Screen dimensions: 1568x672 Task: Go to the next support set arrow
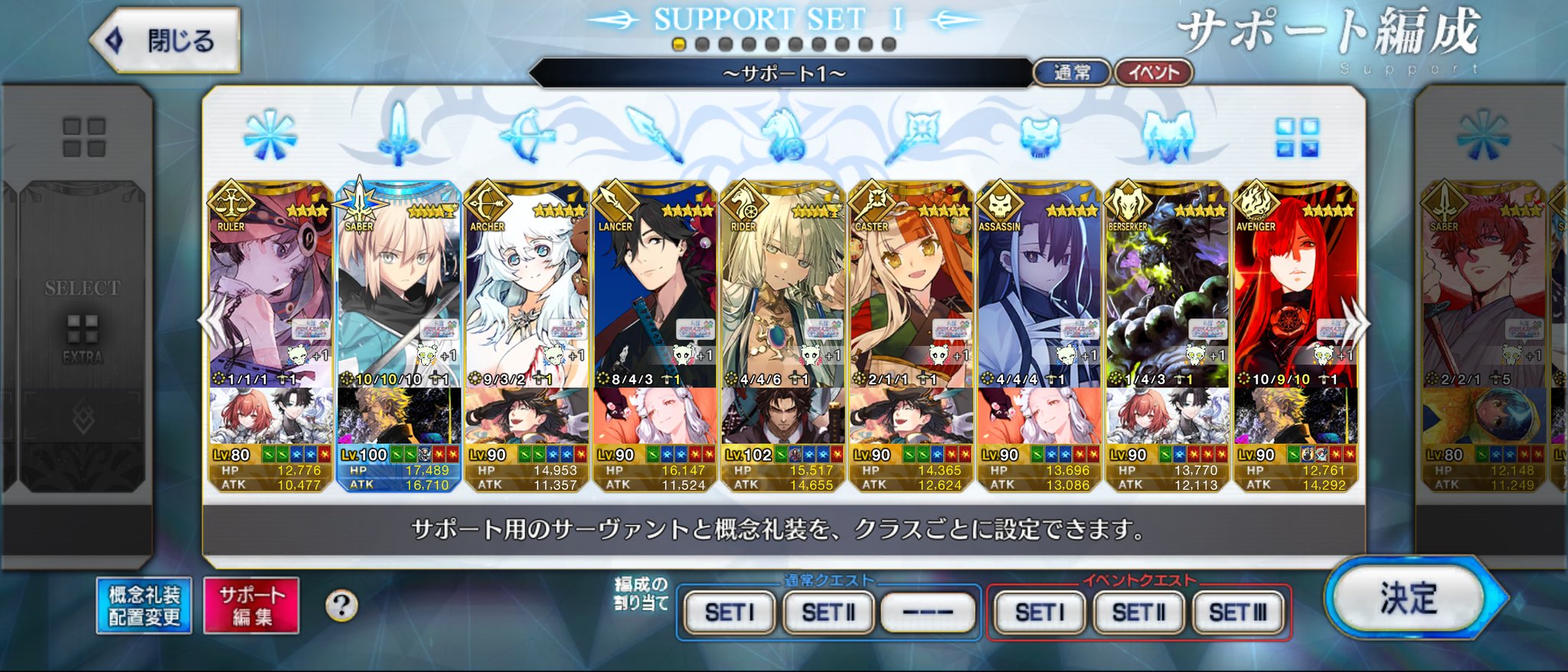[x=1355, y=323]
